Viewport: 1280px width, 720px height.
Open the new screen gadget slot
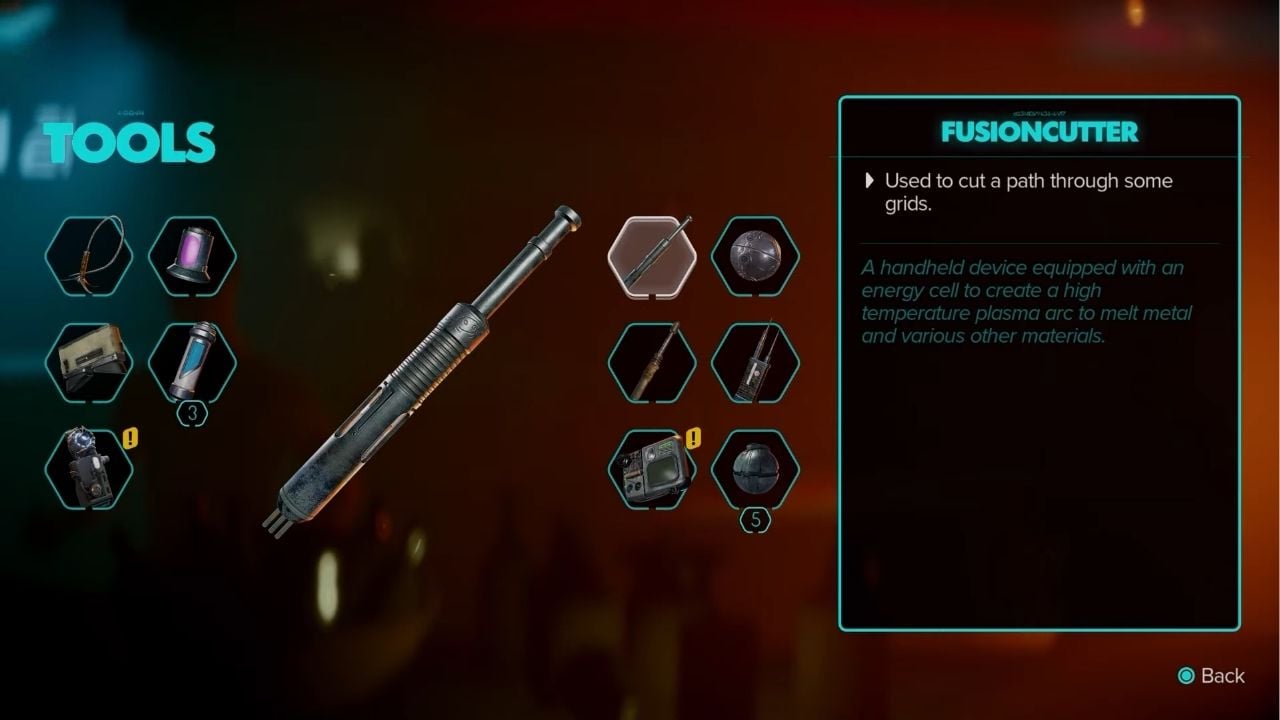click(x=652, y=469)
